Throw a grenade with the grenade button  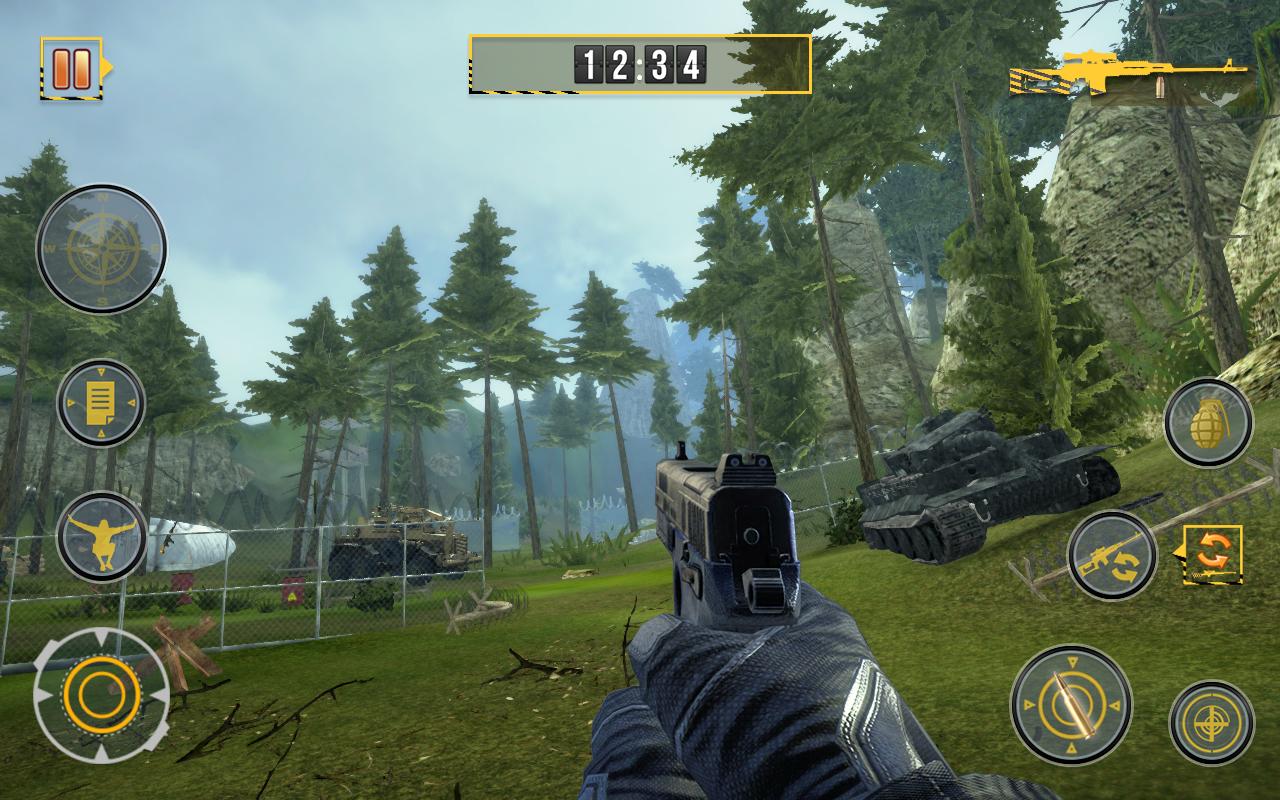click(x=1208, y=422)
